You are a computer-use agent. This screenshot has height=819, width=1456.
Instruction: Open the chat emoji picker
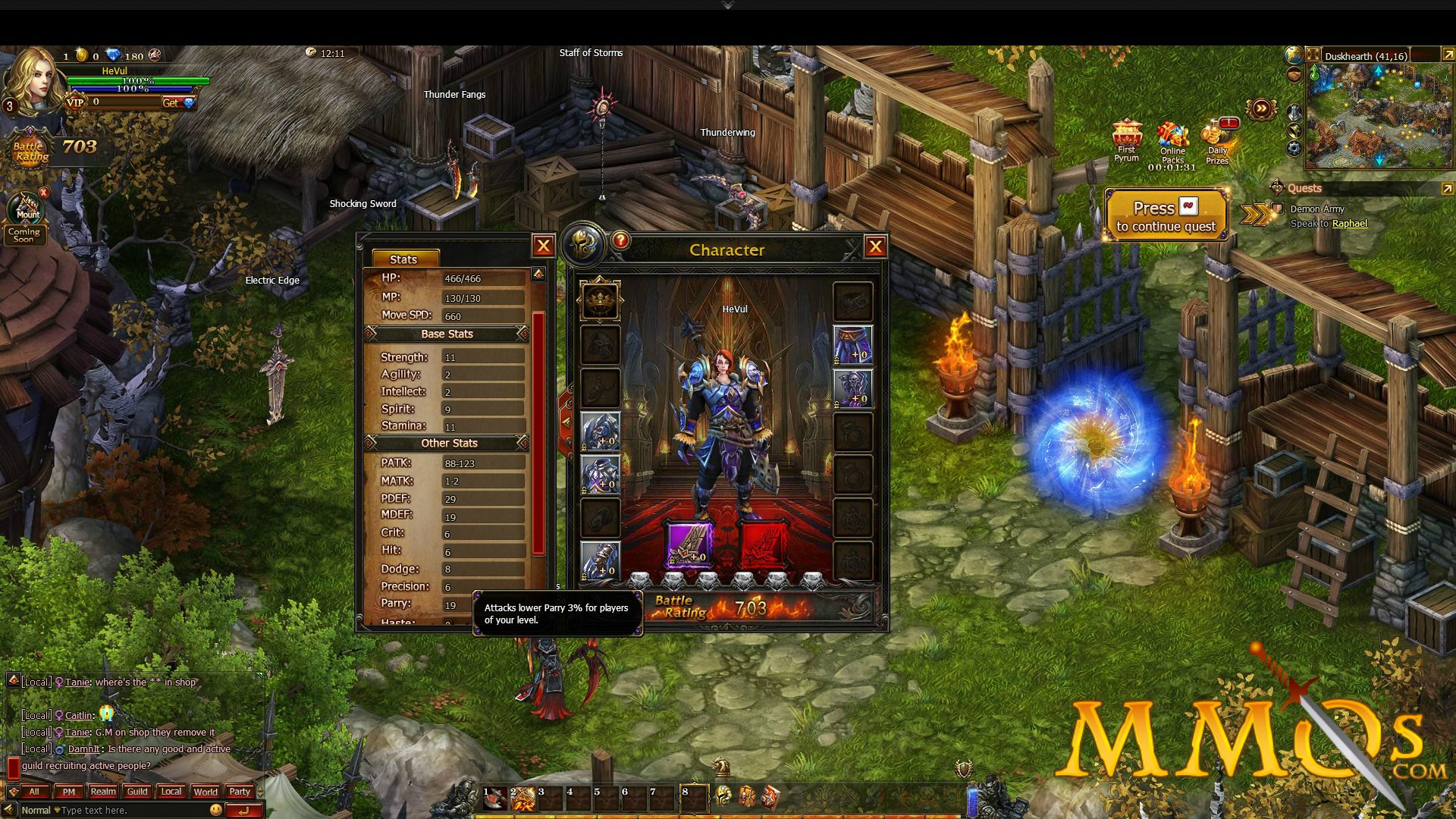tap(216, 810)
